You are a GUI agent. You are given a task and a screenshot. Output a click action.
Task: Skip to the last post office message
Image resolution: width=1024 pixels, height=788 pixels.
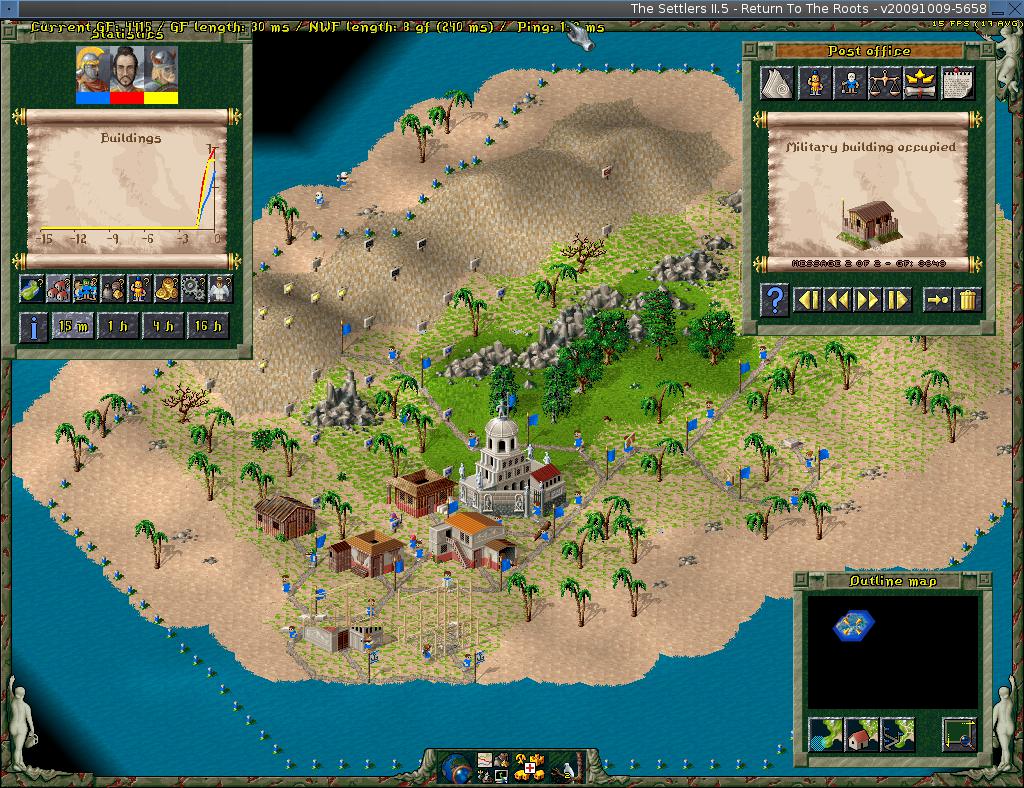(x=897, y=299)
